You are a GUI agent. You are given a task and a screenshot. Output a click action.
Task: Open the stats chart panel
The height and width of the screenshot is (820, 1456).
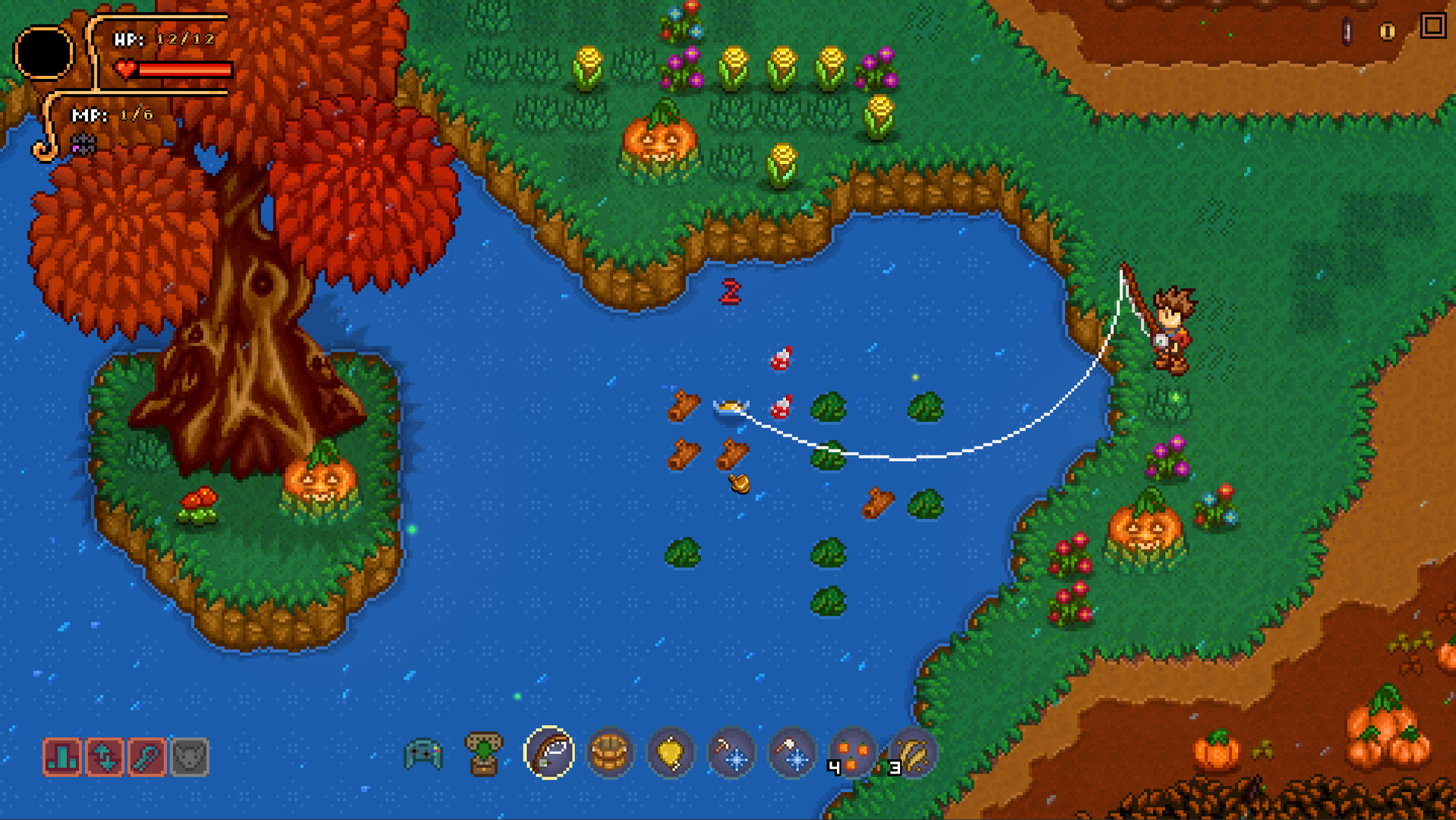(x=63, y=757)
